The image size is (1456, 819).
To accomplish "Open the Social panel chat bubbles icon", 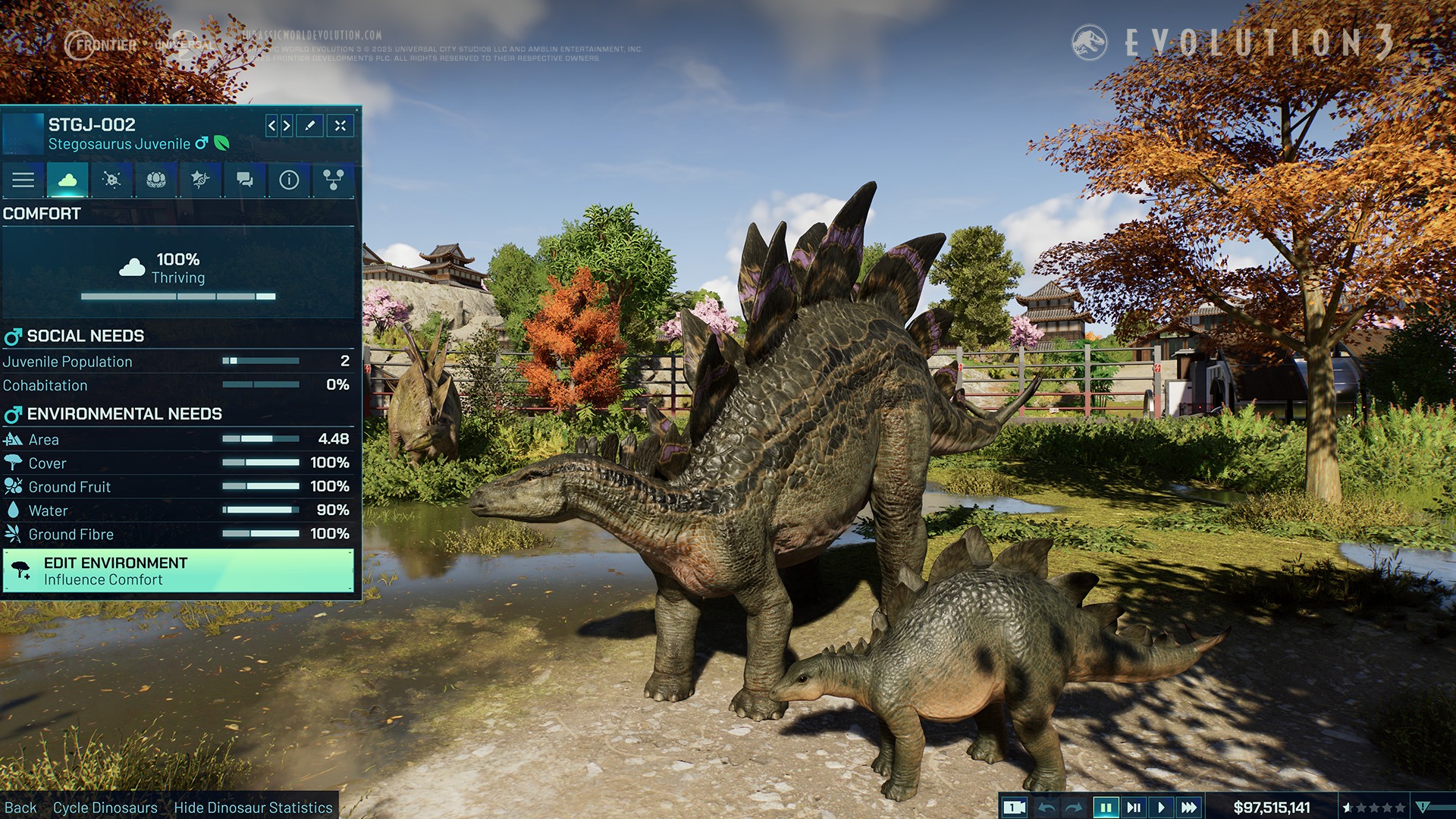I will pyautogui.click(x=243, y=180).
